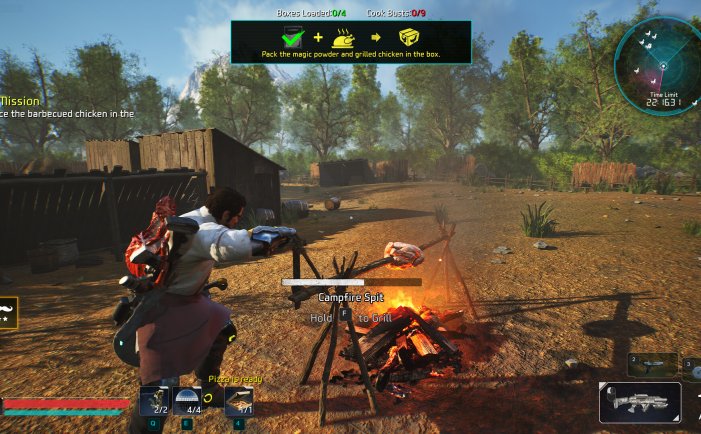
Task: Activate the dome shield ability icon
Action: [x=187, y=400]
